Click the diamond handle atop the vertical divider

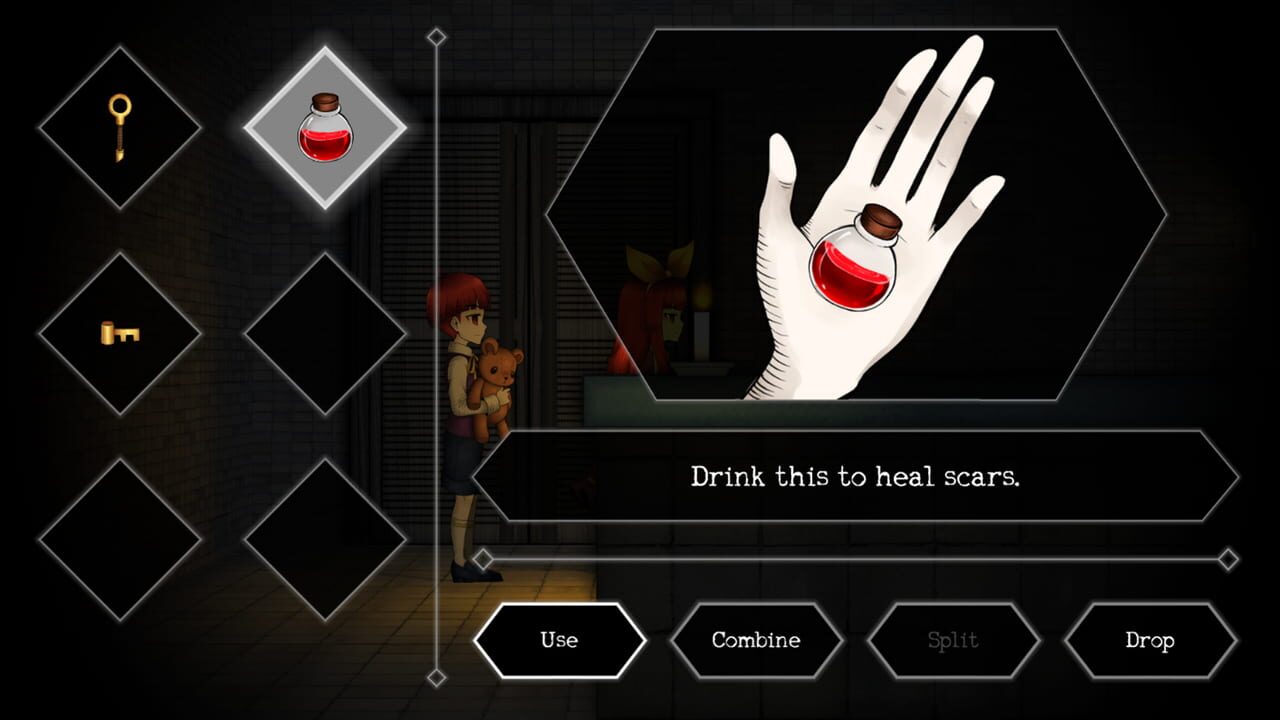click(x=435, y=35)
